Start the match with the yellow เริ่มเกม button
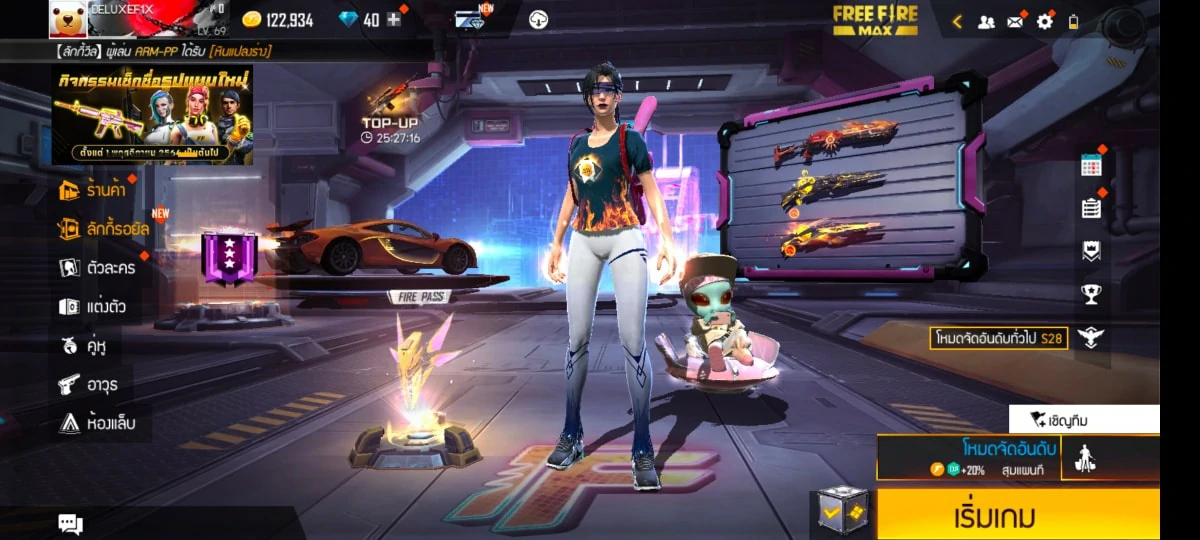 (1017, 514)
